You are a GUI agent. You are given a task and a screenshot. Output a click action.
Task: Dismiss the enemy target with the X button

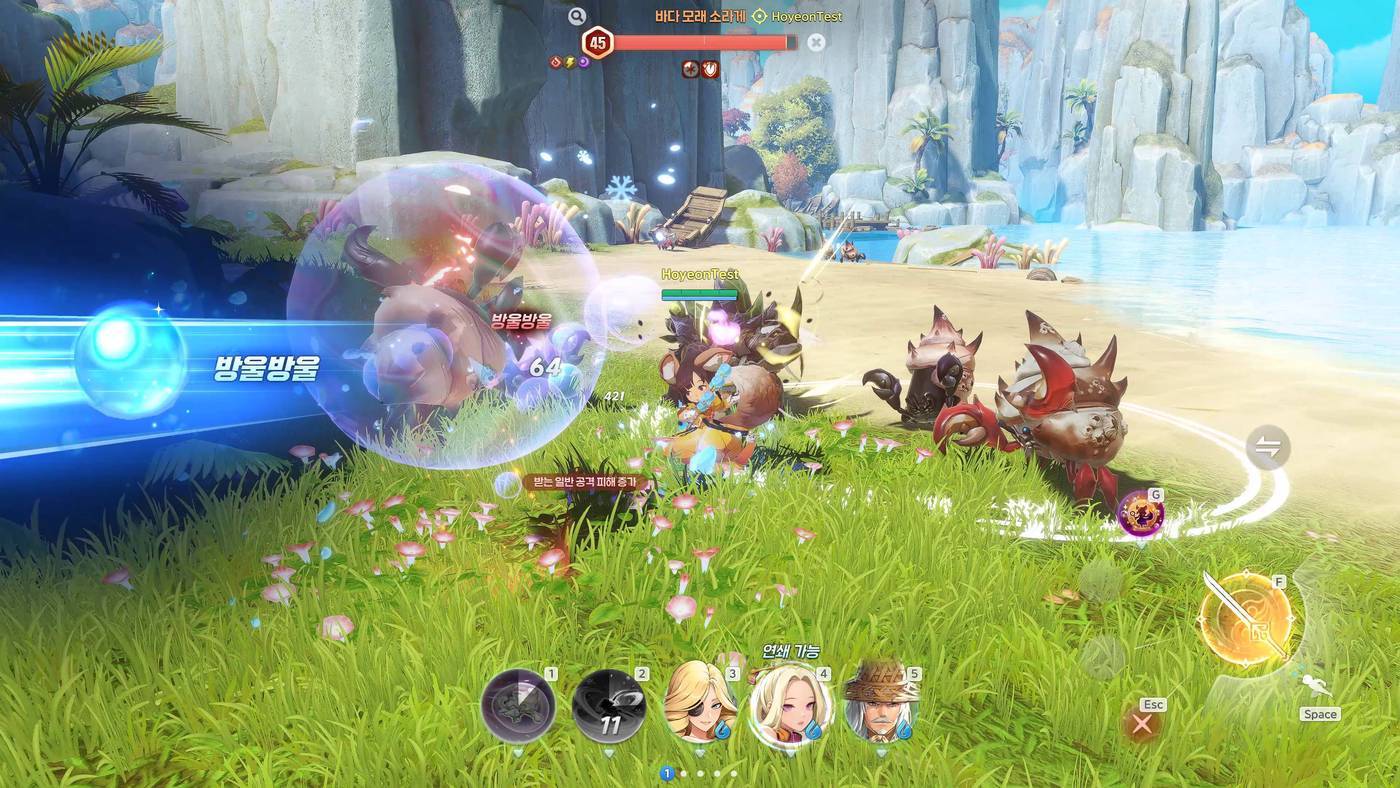(816, 42)
